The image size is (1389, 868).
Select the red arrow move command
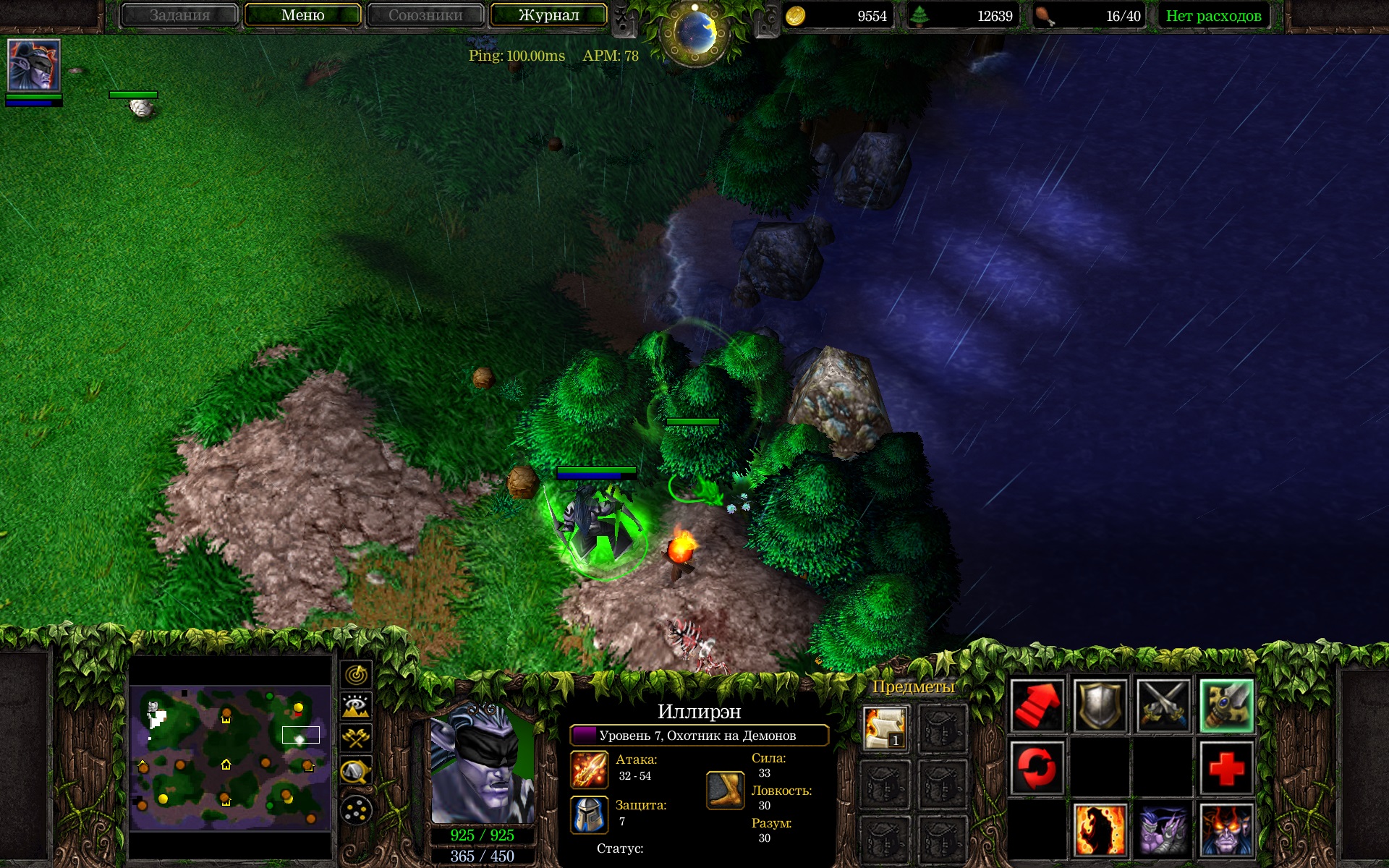(x=1037, y=705)
